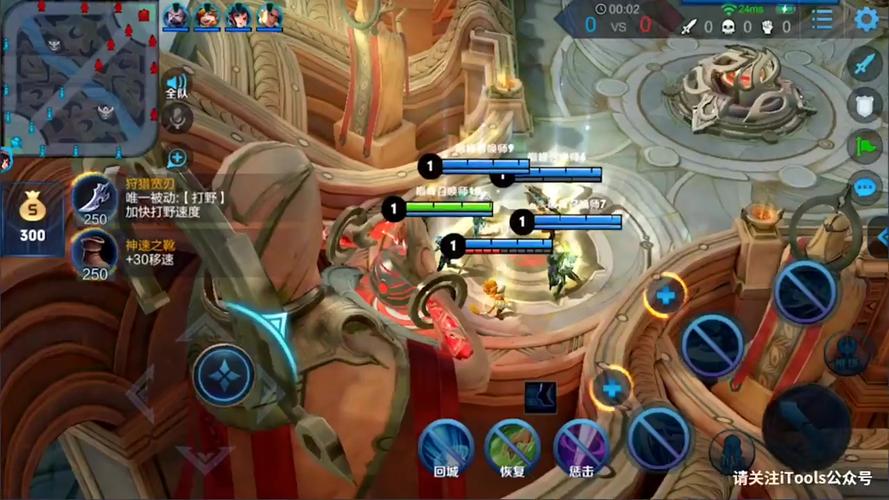The height and width of the screenshot is (500, 889).
Task: Use the 恢复 heal ability
Action: (x=513, y=447)
